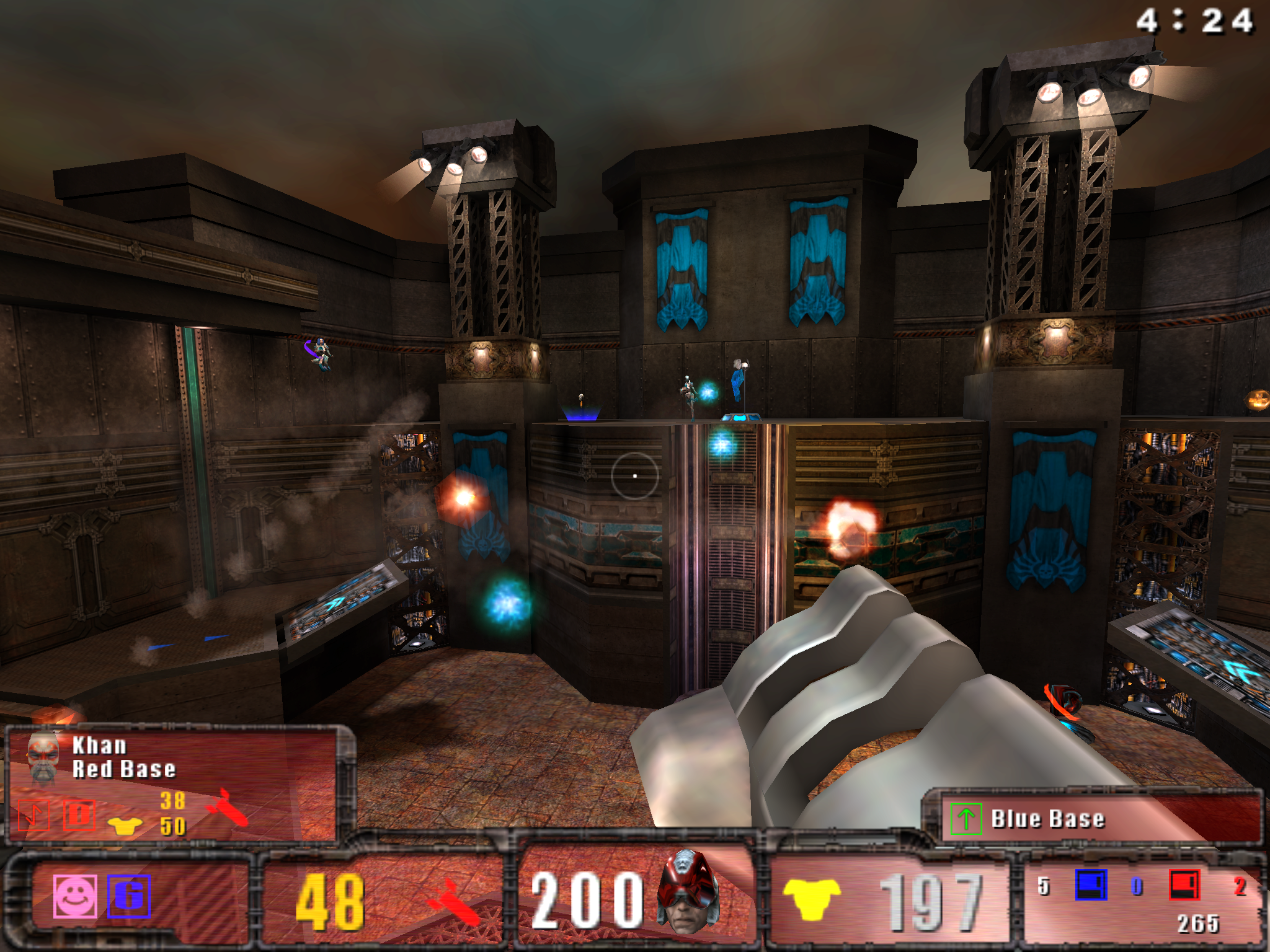Viewport: 1270px width, 952px height.
Task: Click the blue team flag icon
Action: click(1091, 885)
